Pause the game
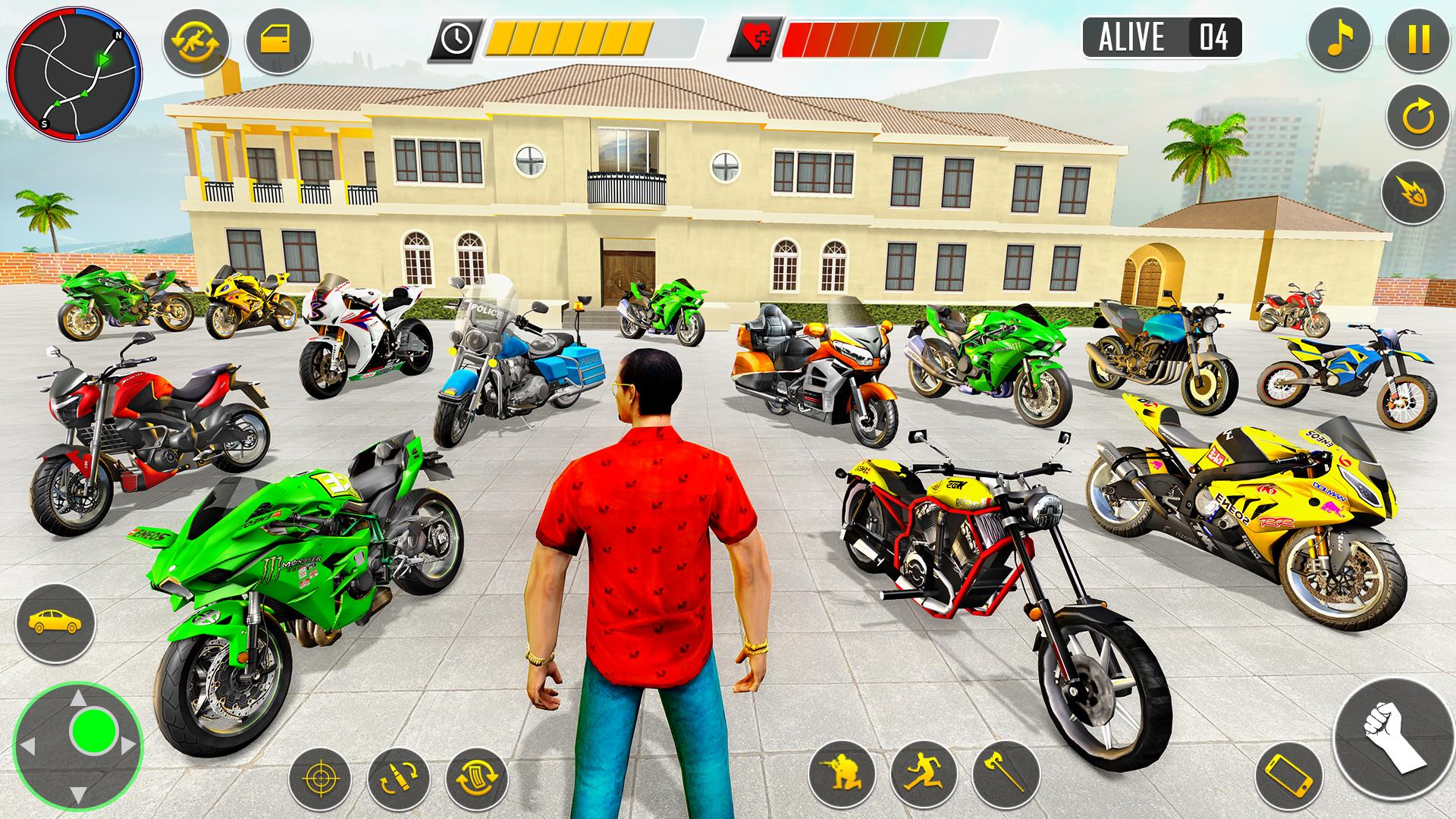This screenshot has height=819, width=1456. 1418,38
